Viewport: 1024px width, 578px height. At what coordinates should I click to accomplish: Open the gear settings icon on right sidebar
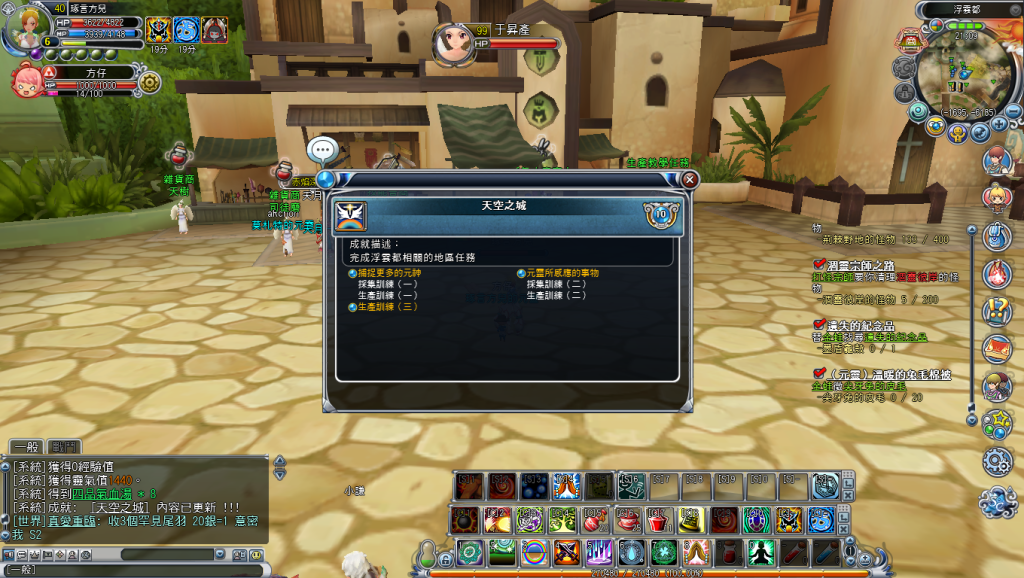[x=997, y=461]
